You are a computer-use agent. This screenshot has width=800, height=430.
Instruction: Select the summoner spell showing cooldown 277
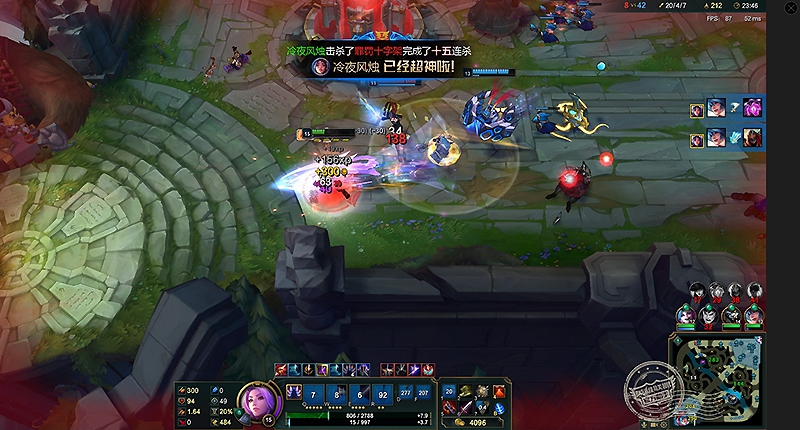(405, 393)
